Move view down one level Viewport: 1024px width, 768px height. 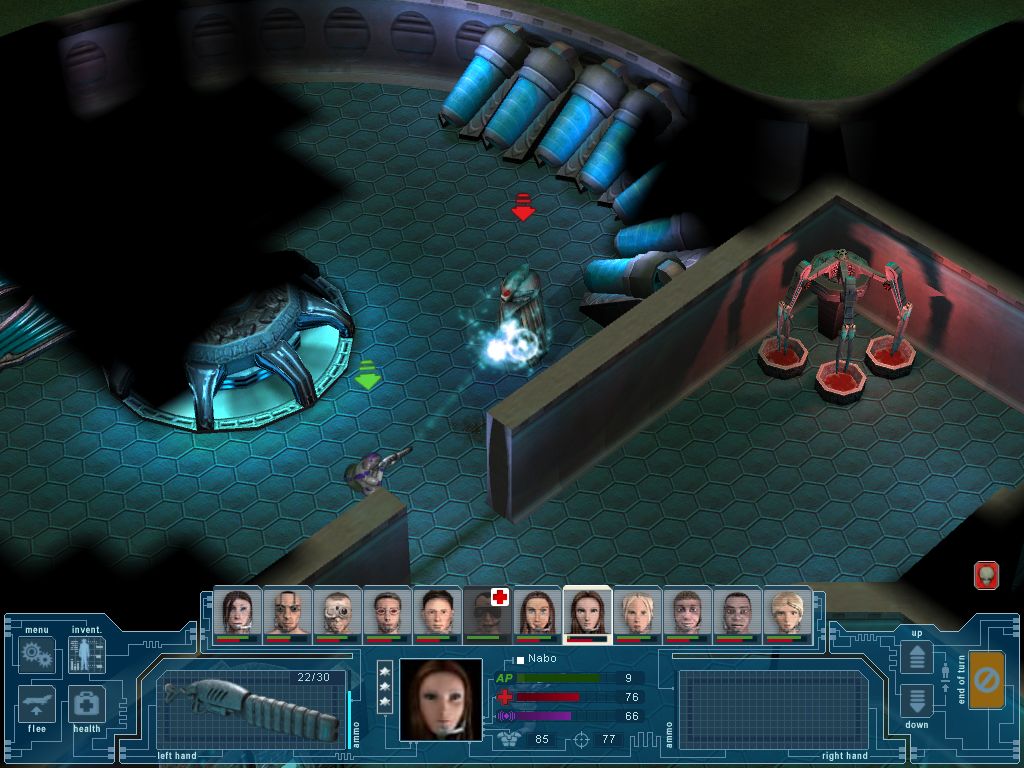click(916, 701)
